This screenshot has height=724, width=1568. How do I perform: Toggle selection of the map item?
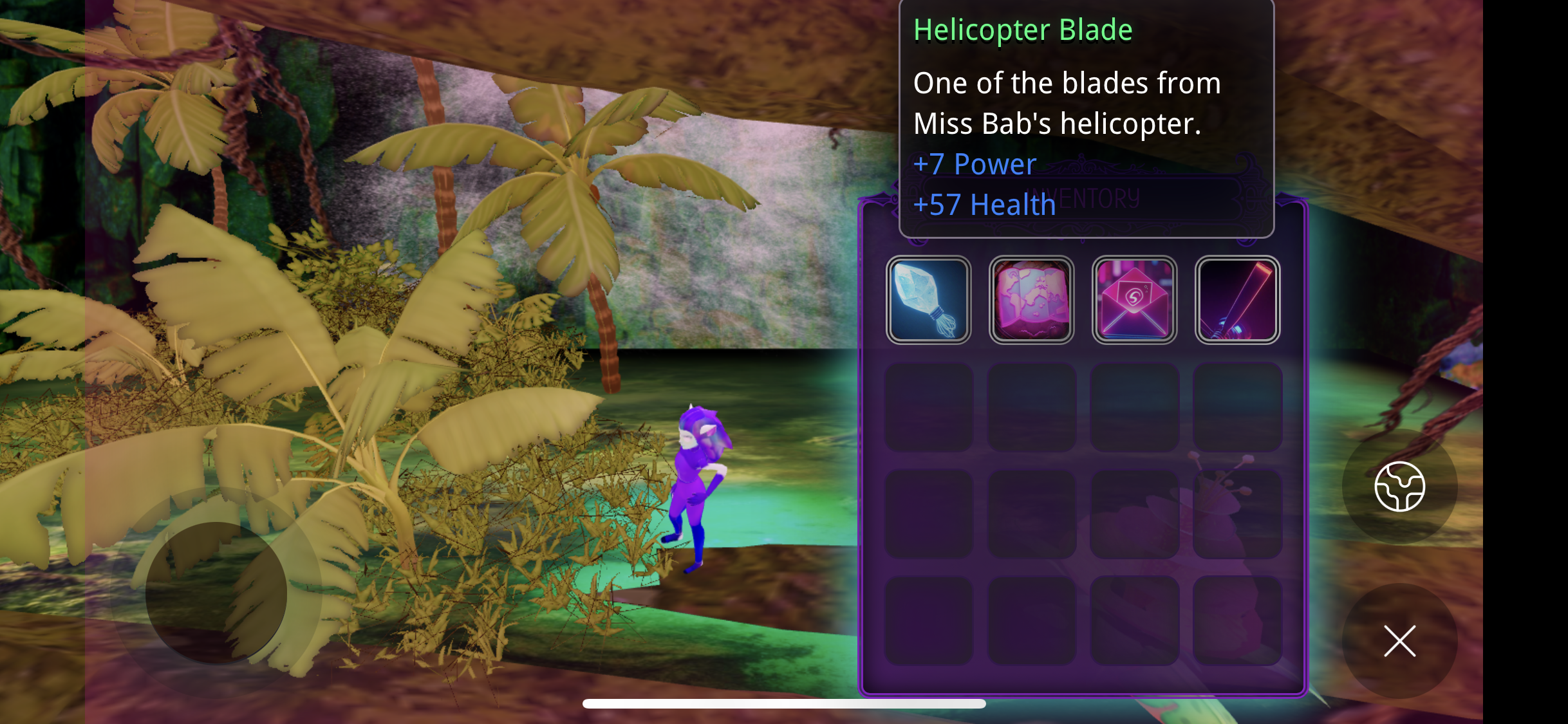point(1032,299)
